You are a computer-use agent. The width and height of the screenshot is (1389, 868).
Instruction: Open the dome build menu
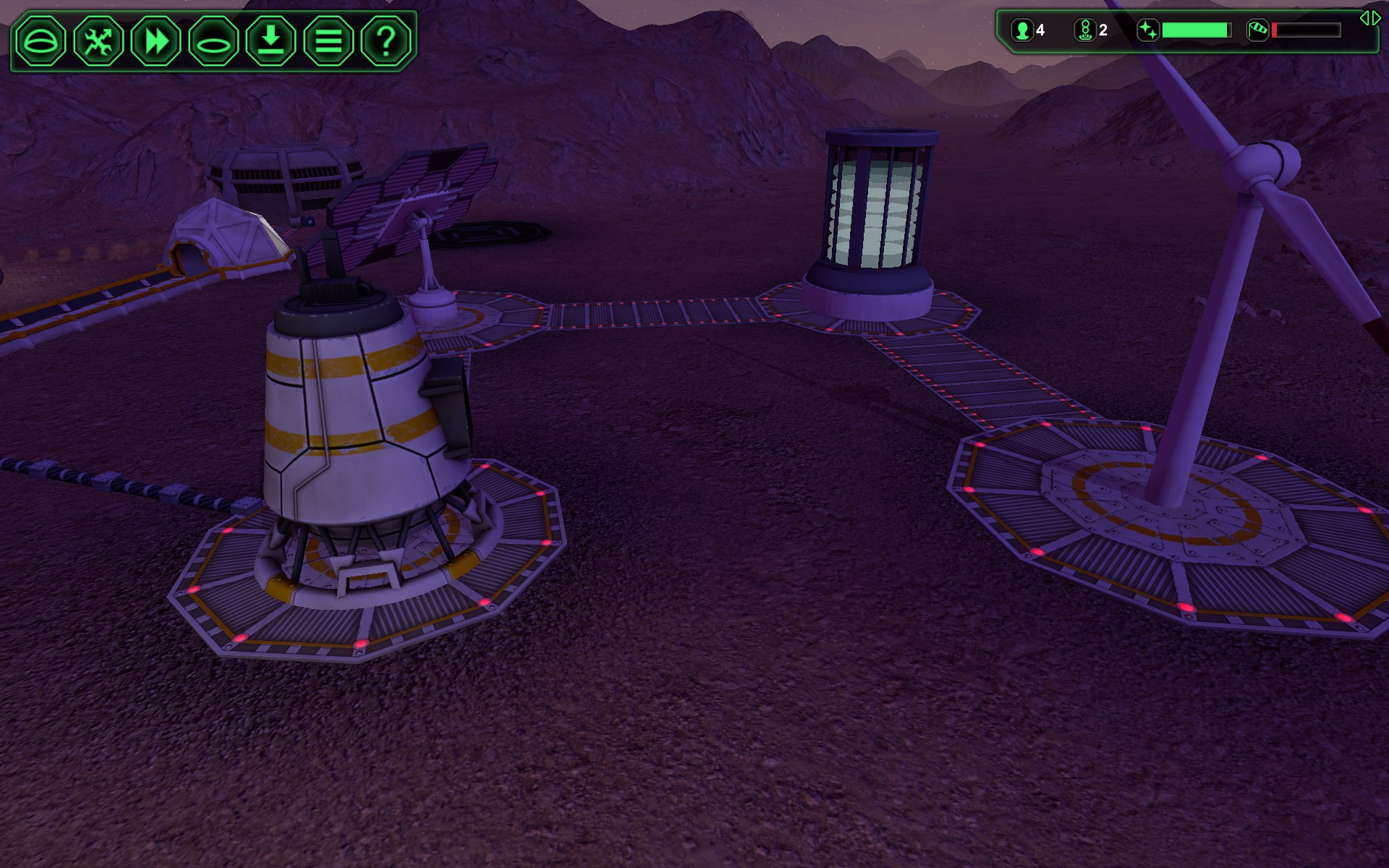41,41
